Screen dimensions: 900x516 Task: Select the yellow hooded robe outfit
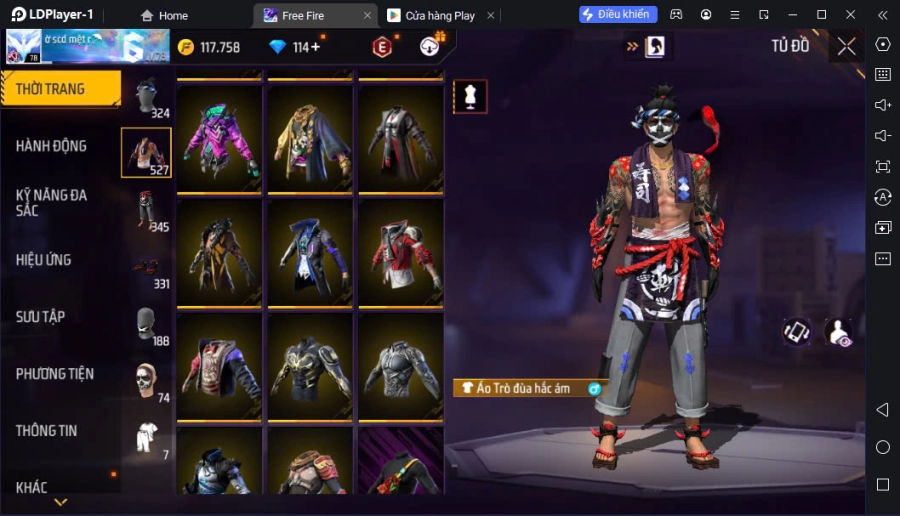pos(309,138)
